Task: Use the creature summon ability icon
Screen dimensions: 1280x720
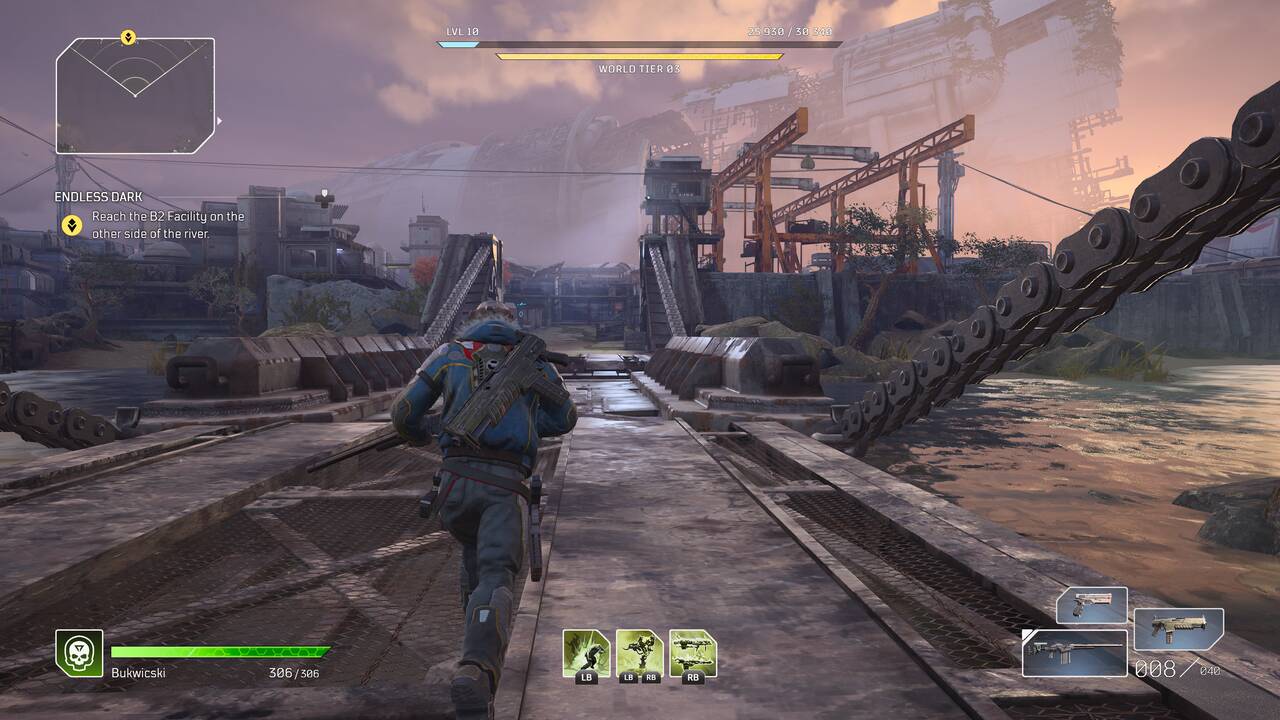Action: (x=639, y=652)
